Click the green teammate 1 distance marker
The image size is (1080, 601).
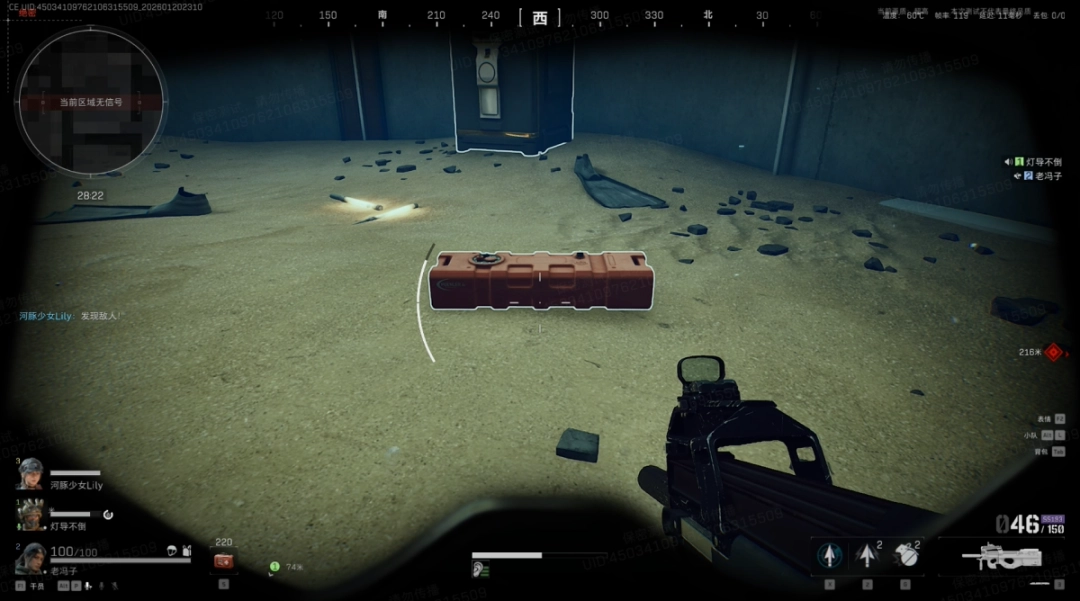[274, 567]
